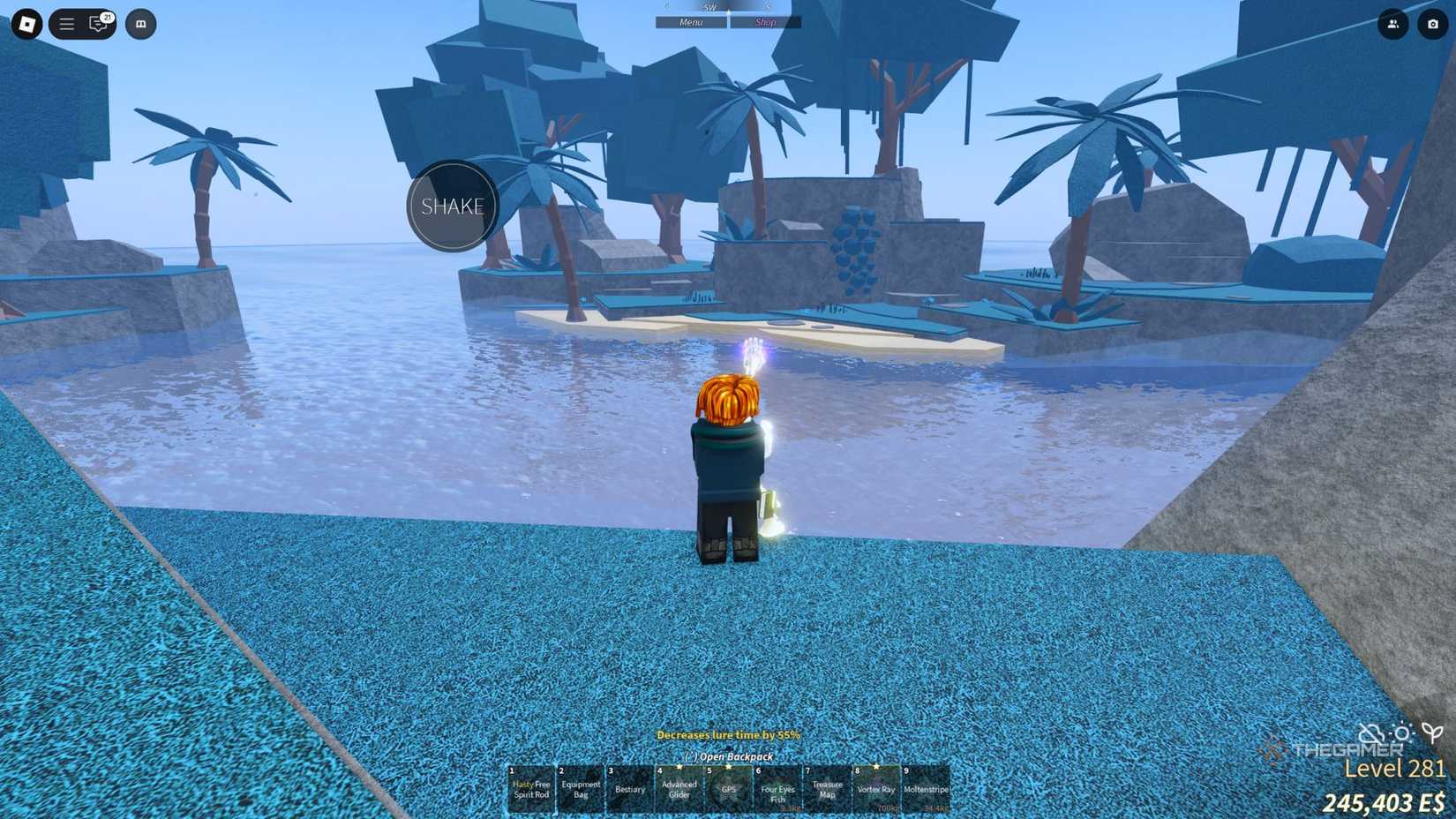Open the chat bubble with 21 notifications

click(x=98, y=24)
